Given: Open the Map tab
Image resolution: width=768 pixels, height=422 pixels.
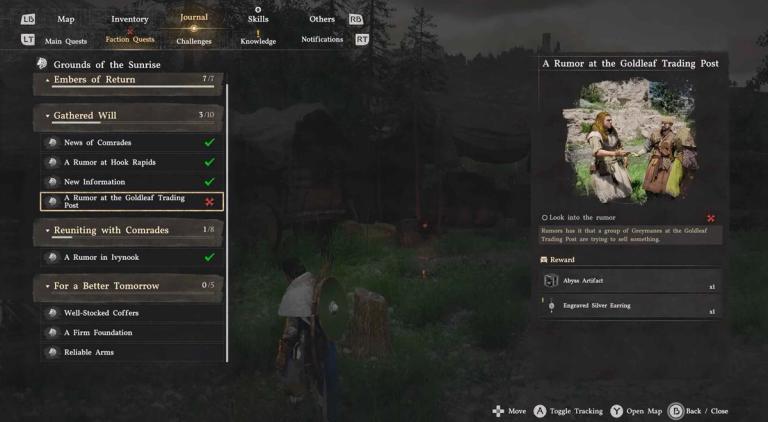Looking at the screenshot, I should point(66,19).
